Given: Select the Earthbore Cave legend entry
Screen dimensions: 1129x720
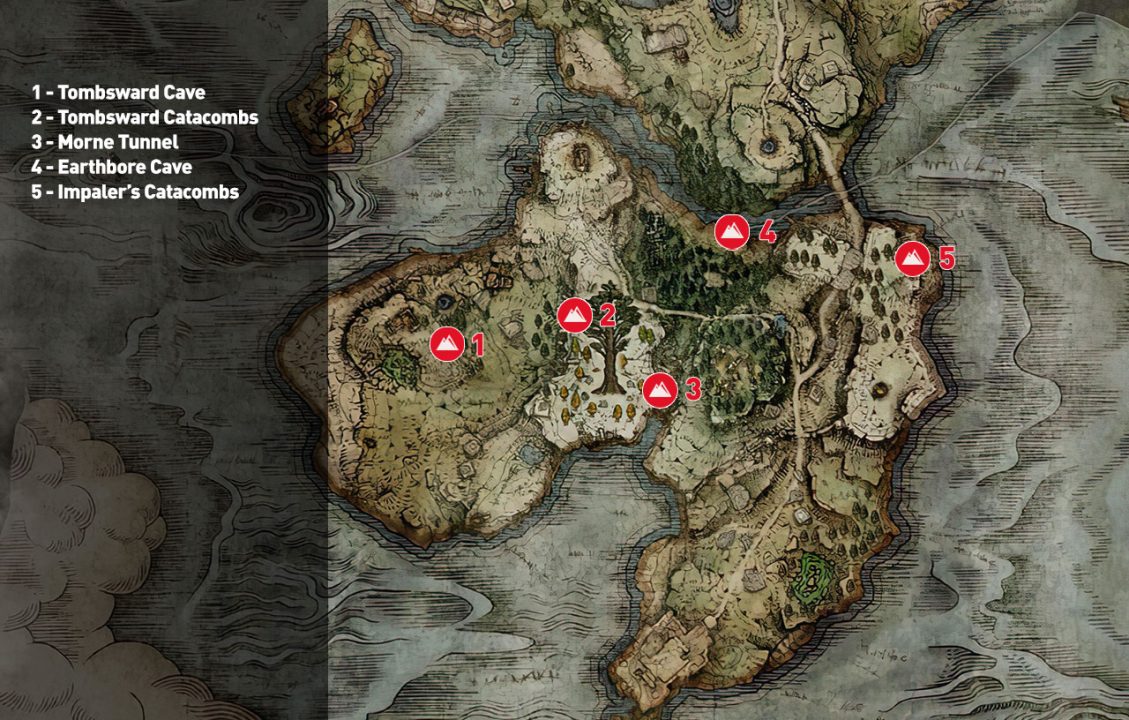Looking at the screenshot, I should (x=111, y=167).
